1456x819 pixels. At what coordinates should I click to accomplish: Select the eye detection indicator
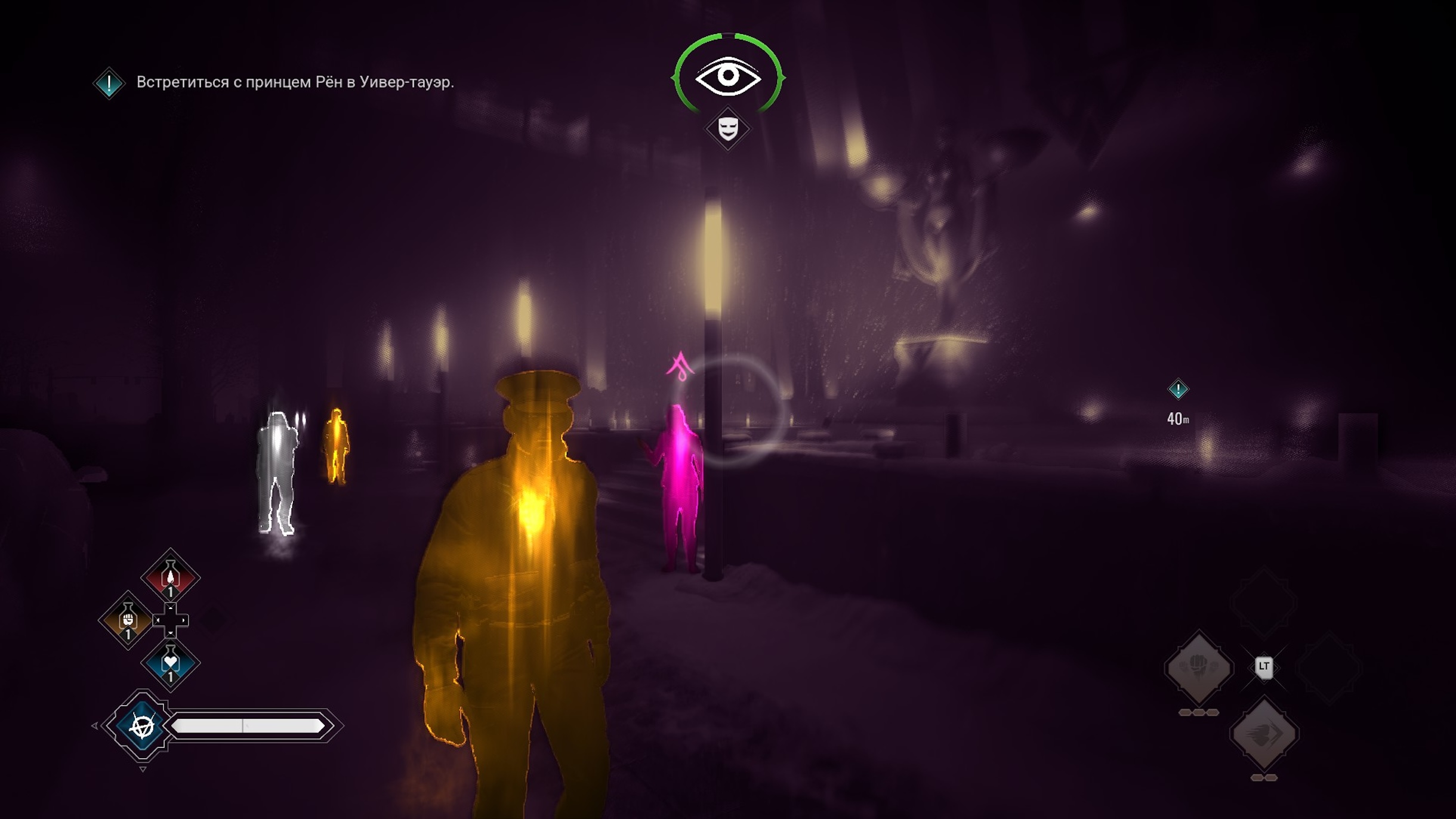[x=727, y=76]
